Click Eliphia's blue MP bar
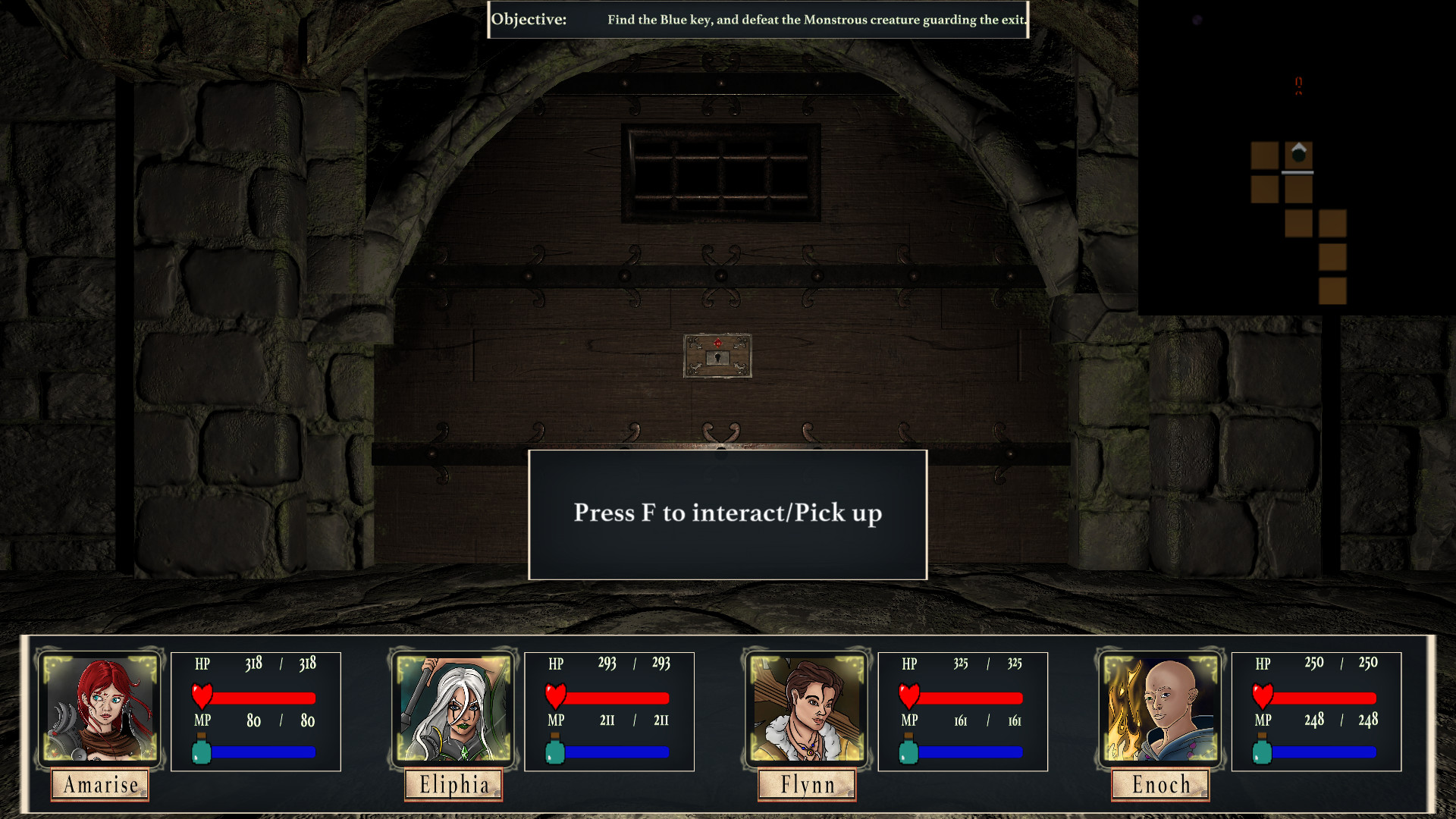This screenshot has width=1456, height=819. click(618, 752)
